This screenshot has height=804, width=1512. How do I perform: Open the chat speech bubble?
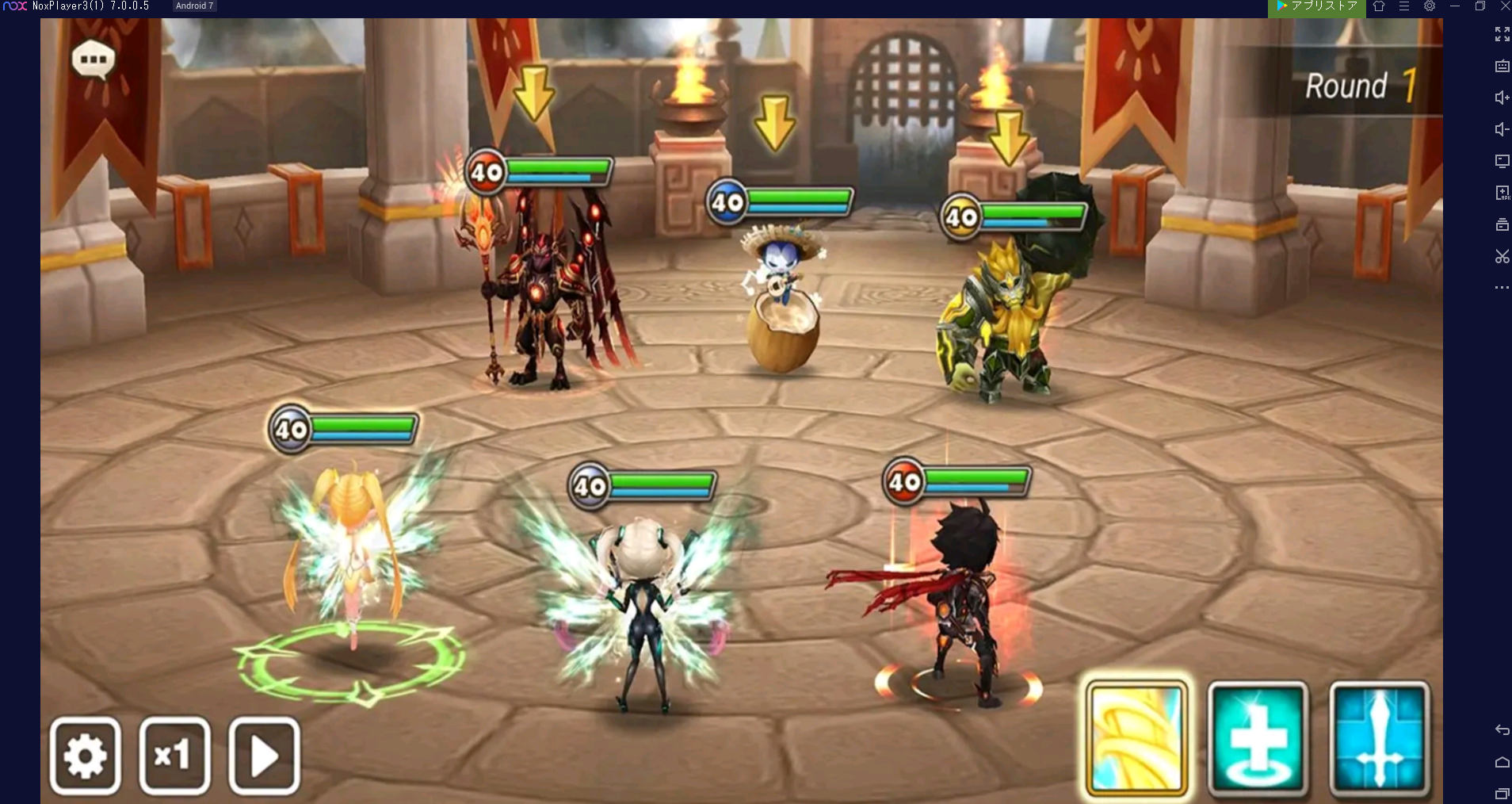pyautogui.click(x=94, y=59)
